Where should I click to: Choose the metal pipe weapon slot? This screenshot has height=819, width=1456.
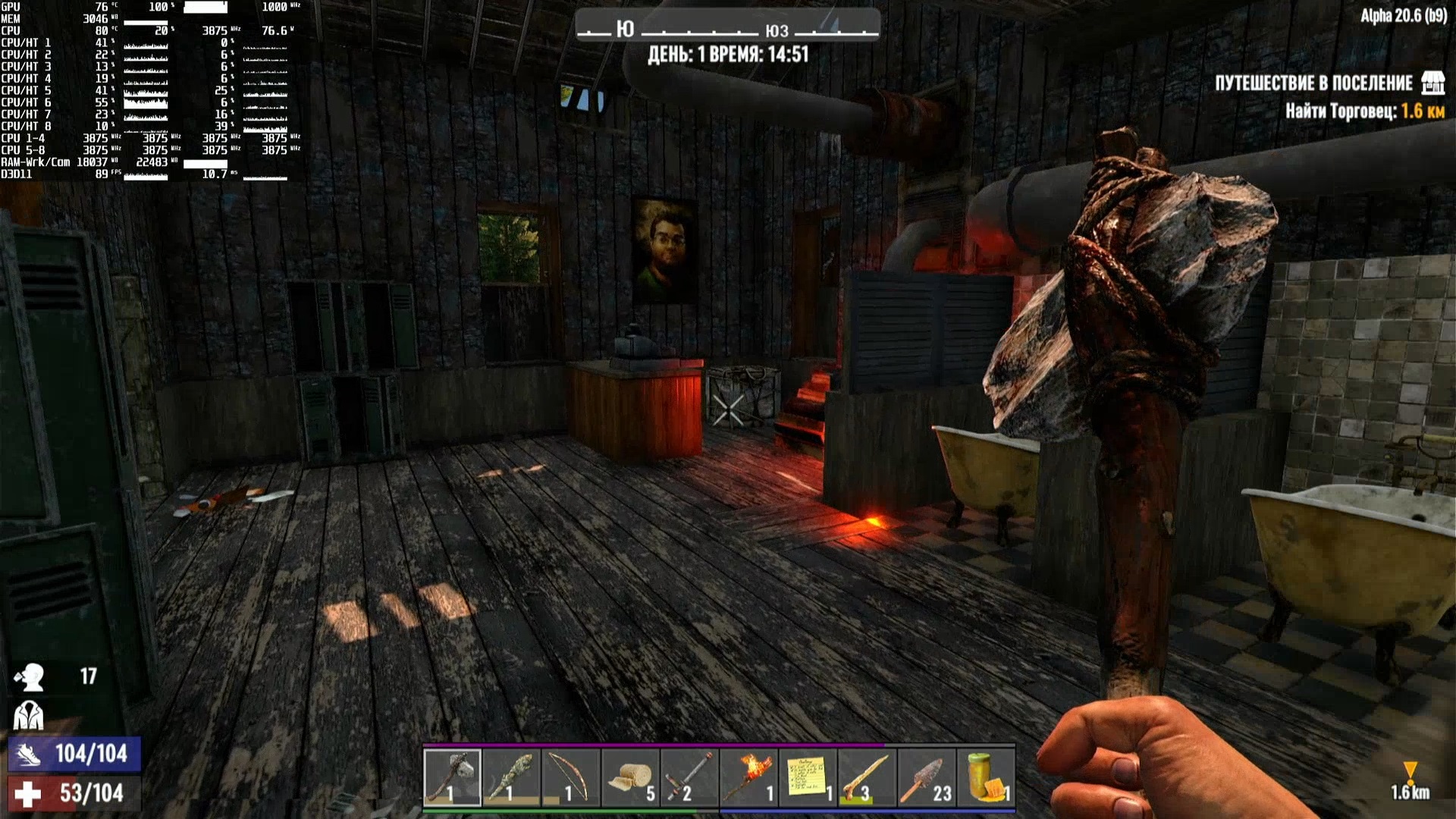click(x=689, y=777)
